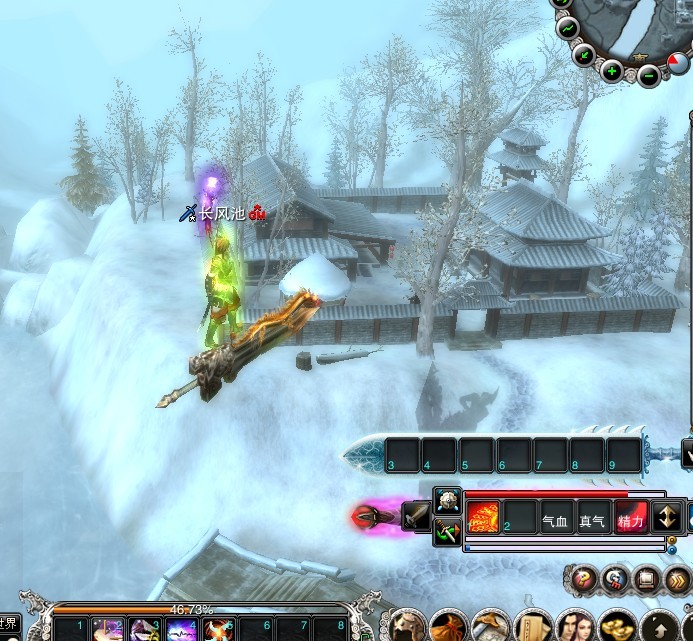Click the sword swap icon with arrows
This screenshot has height=641, width=693.
tap(446, 531)
